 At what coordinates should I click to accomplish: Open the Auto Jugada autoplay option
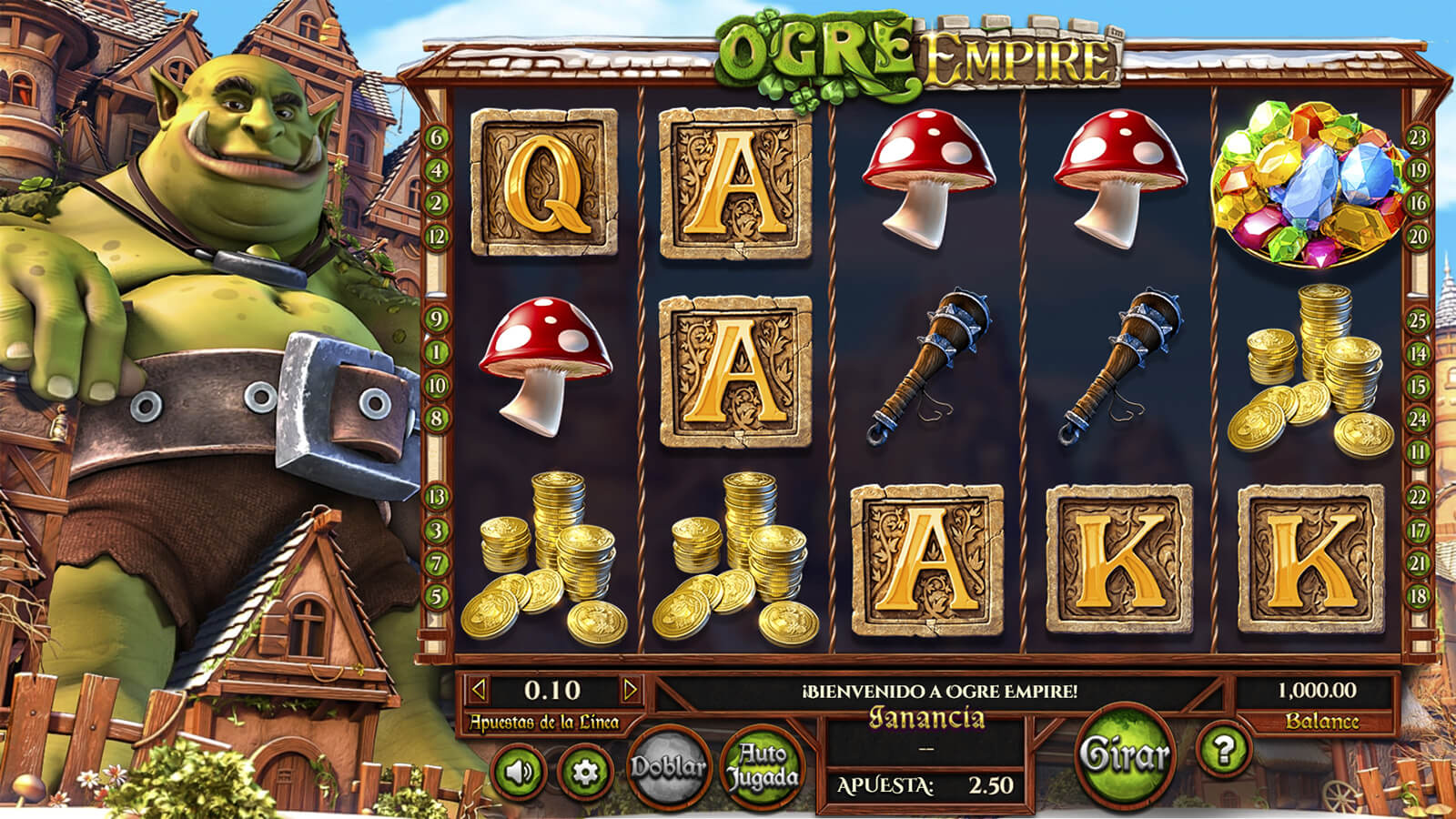tap(762, 767)
